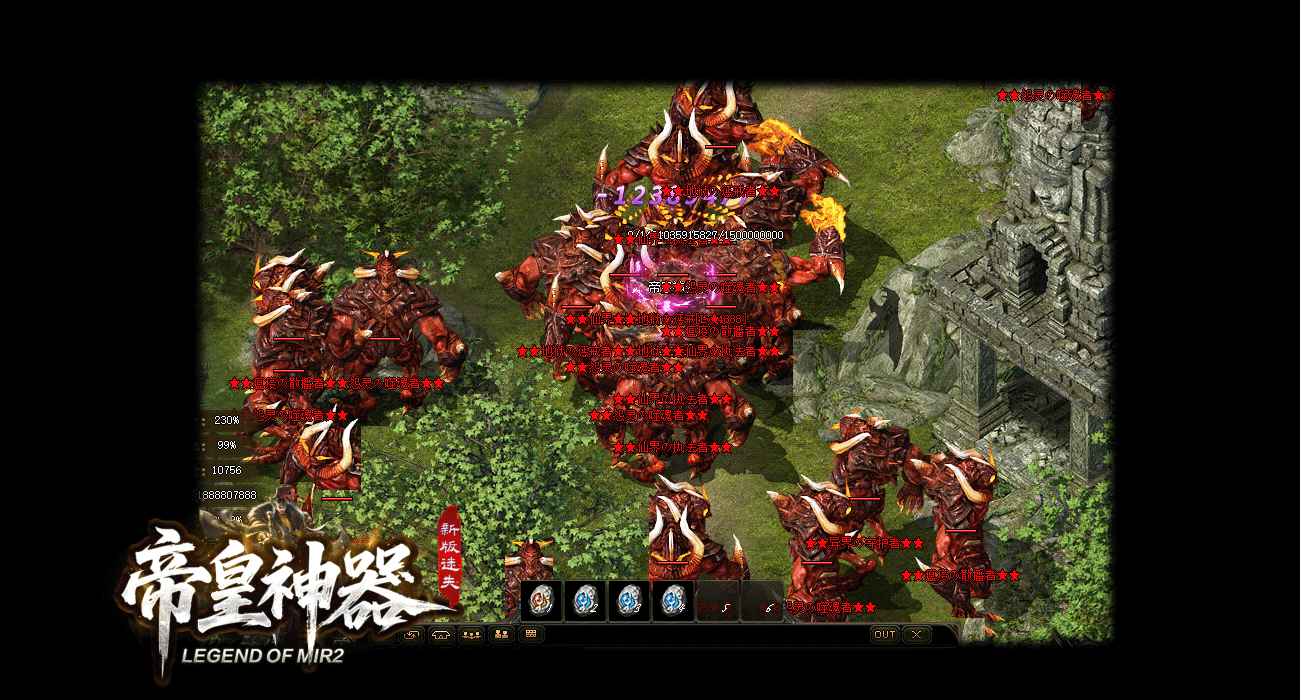Close the game with the X button
Image resolution: width=1300 pixels, height=700 pixels.
click(916, 634)
